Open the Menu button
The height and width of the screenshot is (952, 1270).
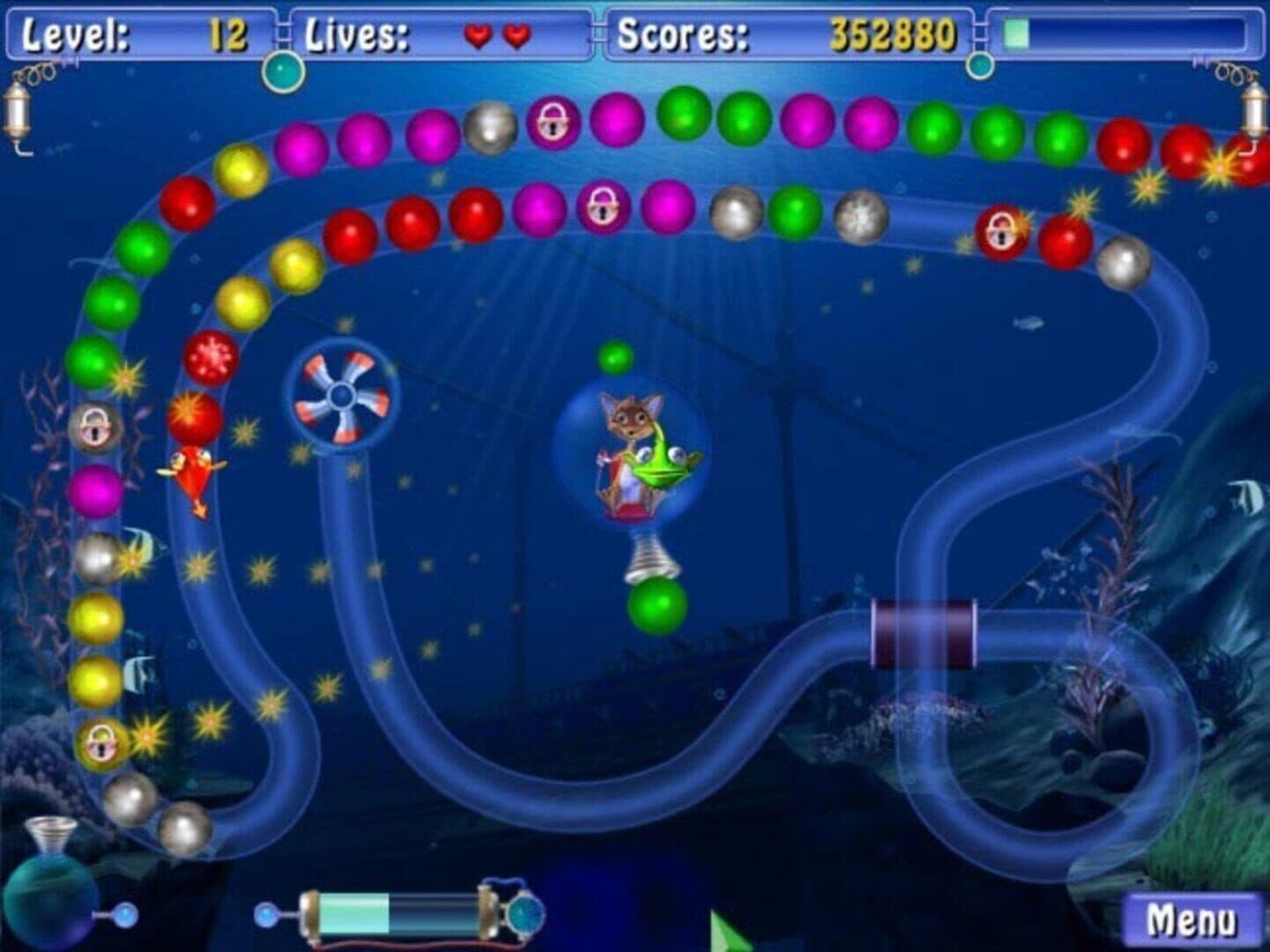1192,919
